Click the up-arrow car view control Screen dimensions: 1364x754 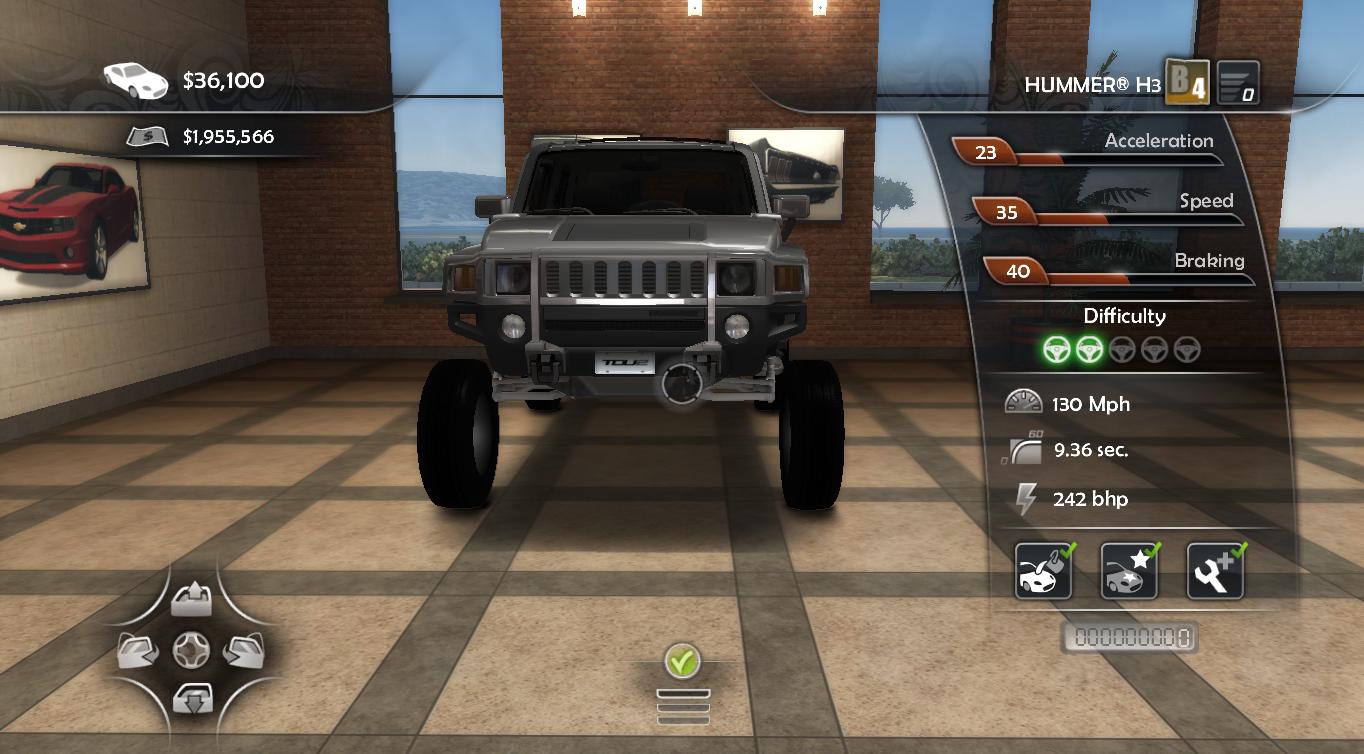pyautogui.click(x=190, y=601)
